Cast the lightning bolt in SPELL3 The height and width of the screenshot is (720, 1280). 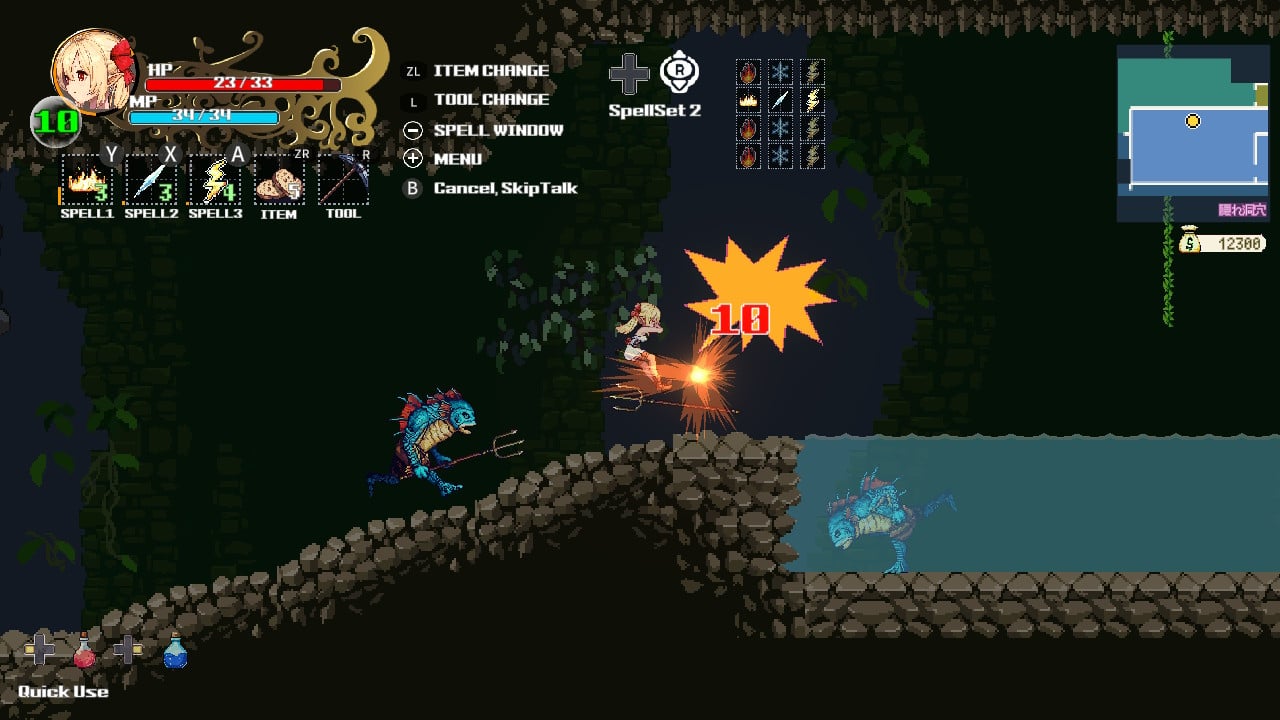coord(215,181)
